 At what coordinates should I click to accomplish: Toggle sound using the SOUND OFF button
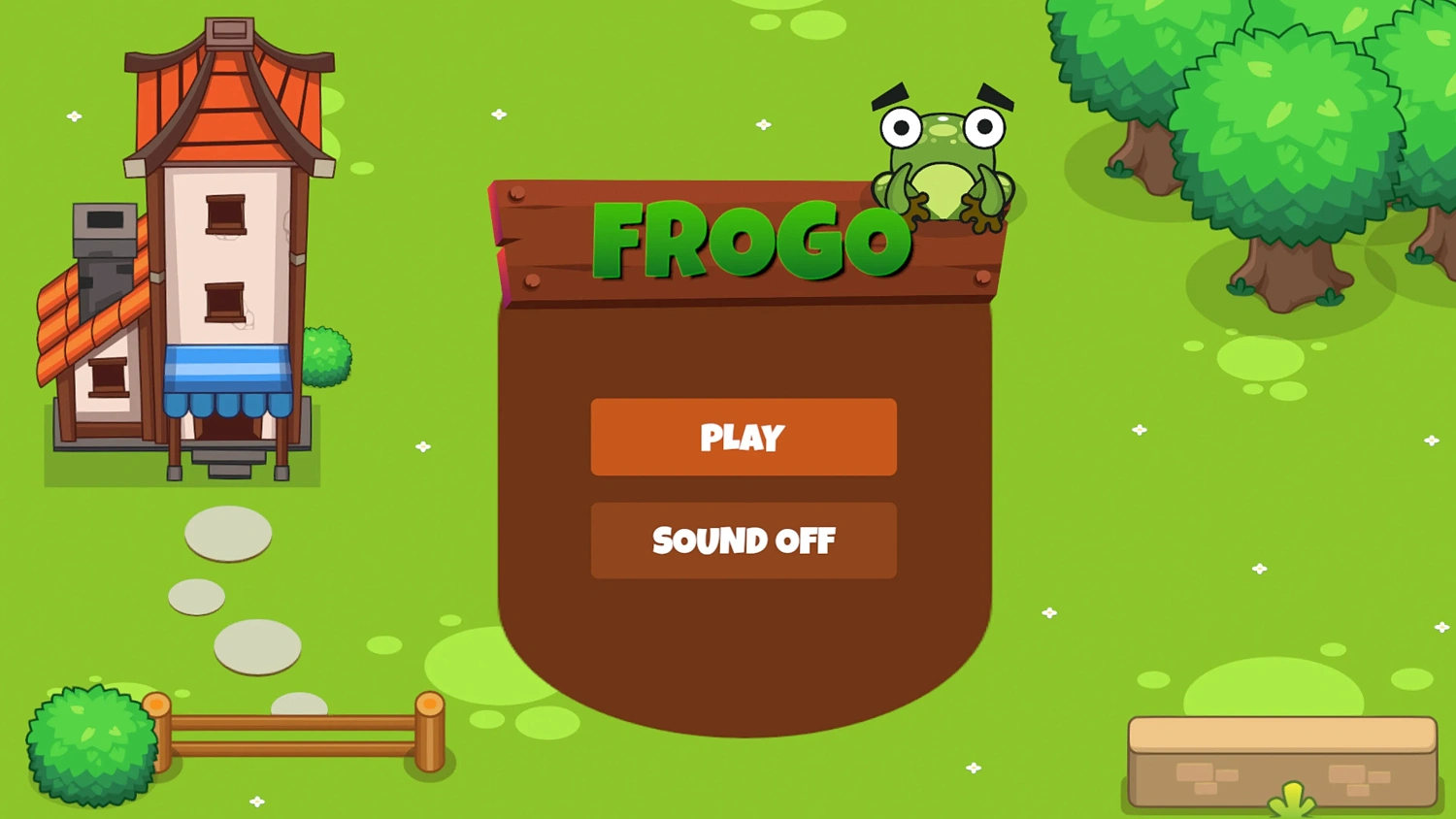pyautogui.click(x=744, y=540)
